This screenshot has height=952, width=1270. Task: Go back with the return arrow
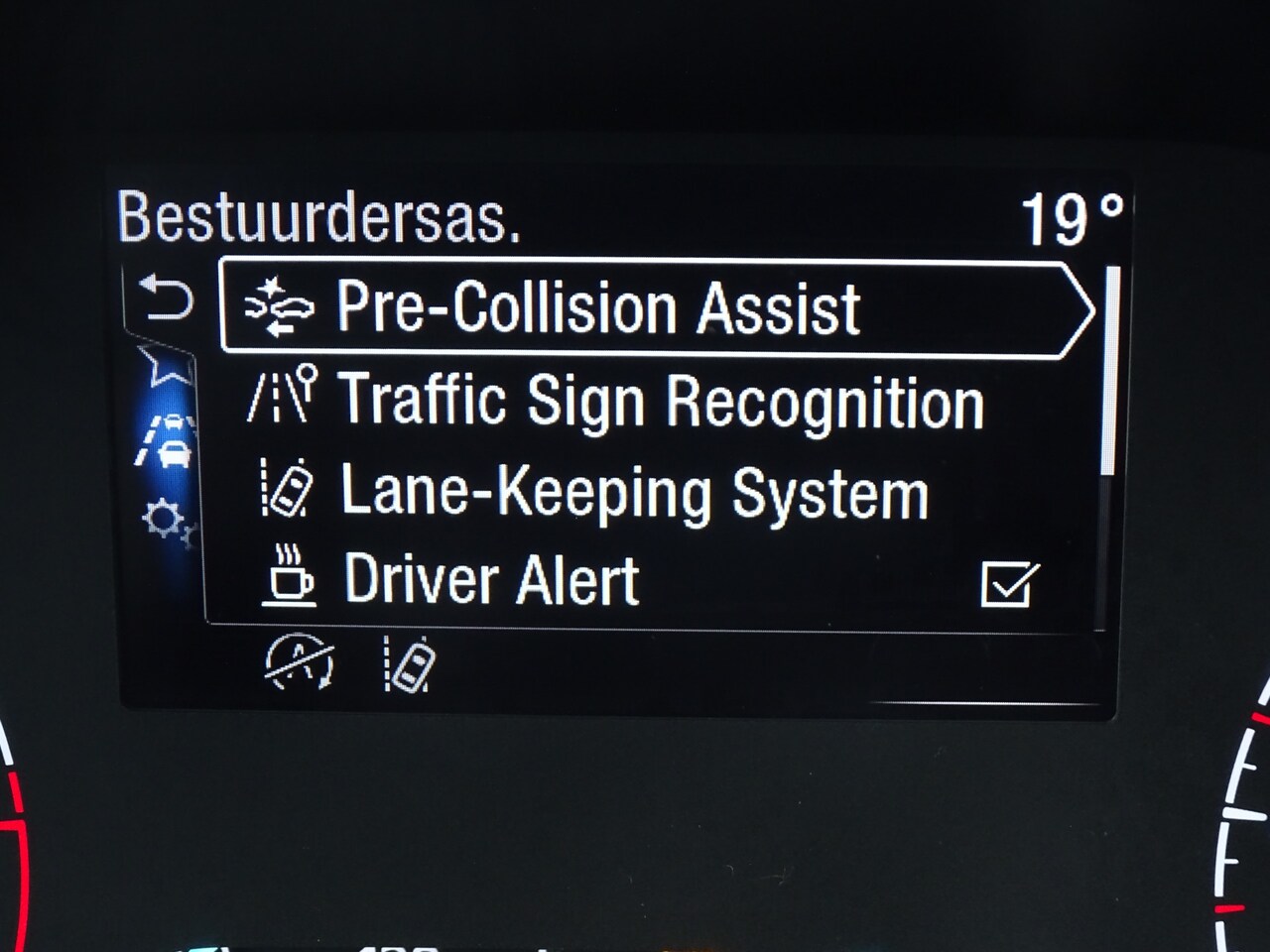[165, 298]
